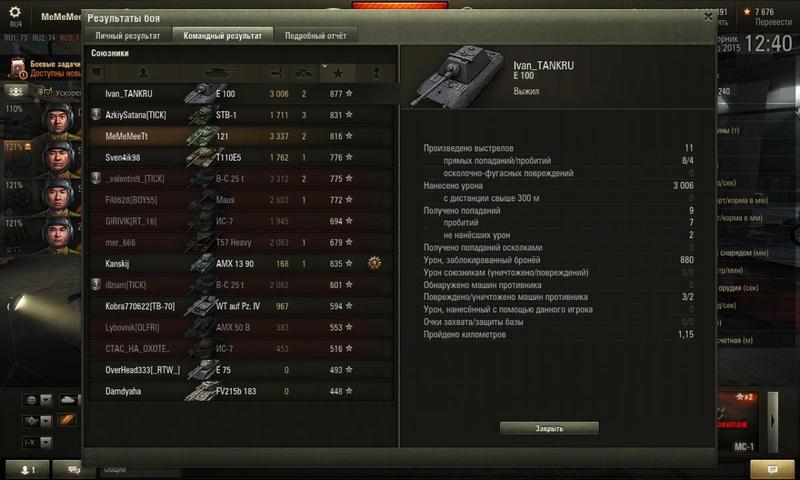Pick the OverHead333 E 75 row
800x480 pixels.
click(240, 370)
